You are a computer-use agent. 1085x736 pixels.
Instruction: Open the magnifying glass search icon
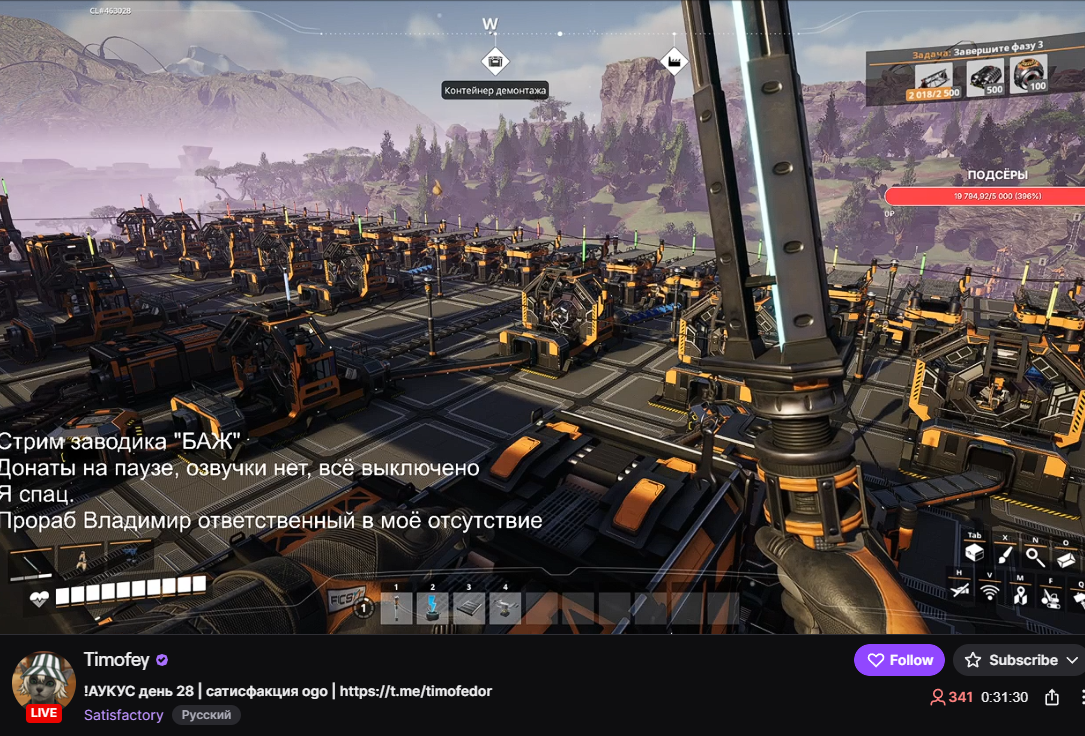click(x=1035, y=555)
